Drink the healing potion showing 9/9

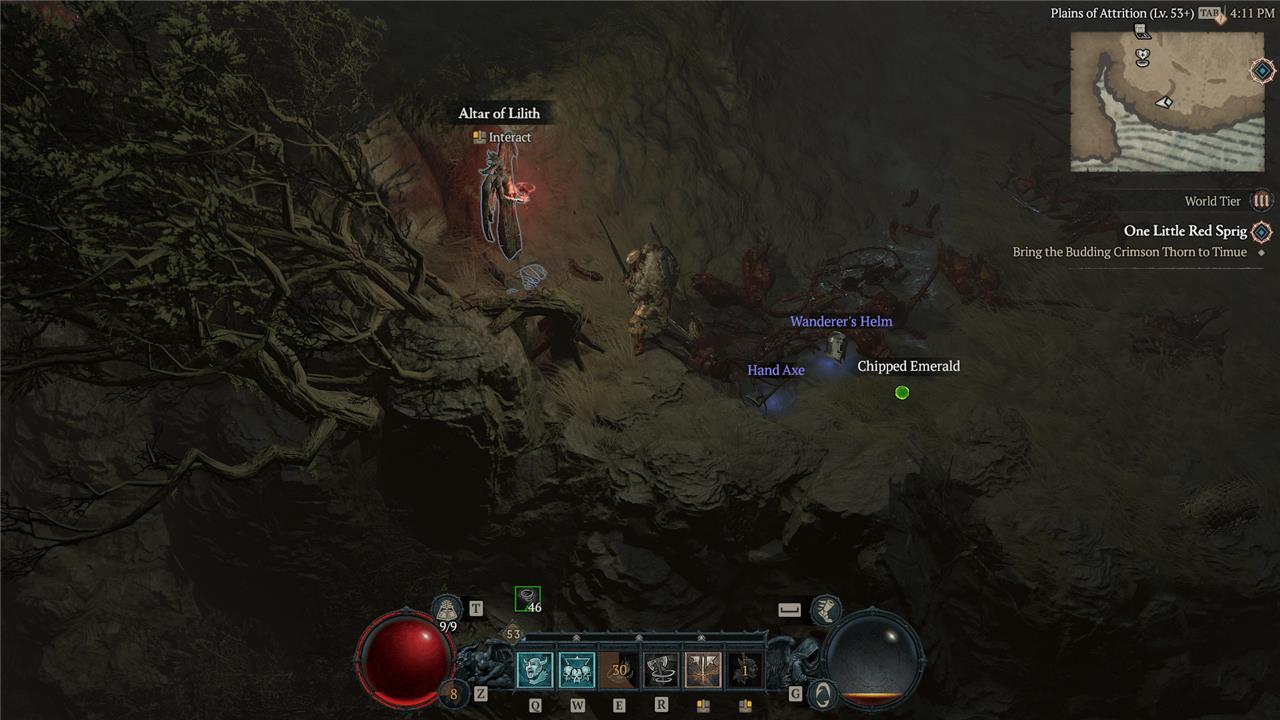pyautogui.click(x=447, y=609)
